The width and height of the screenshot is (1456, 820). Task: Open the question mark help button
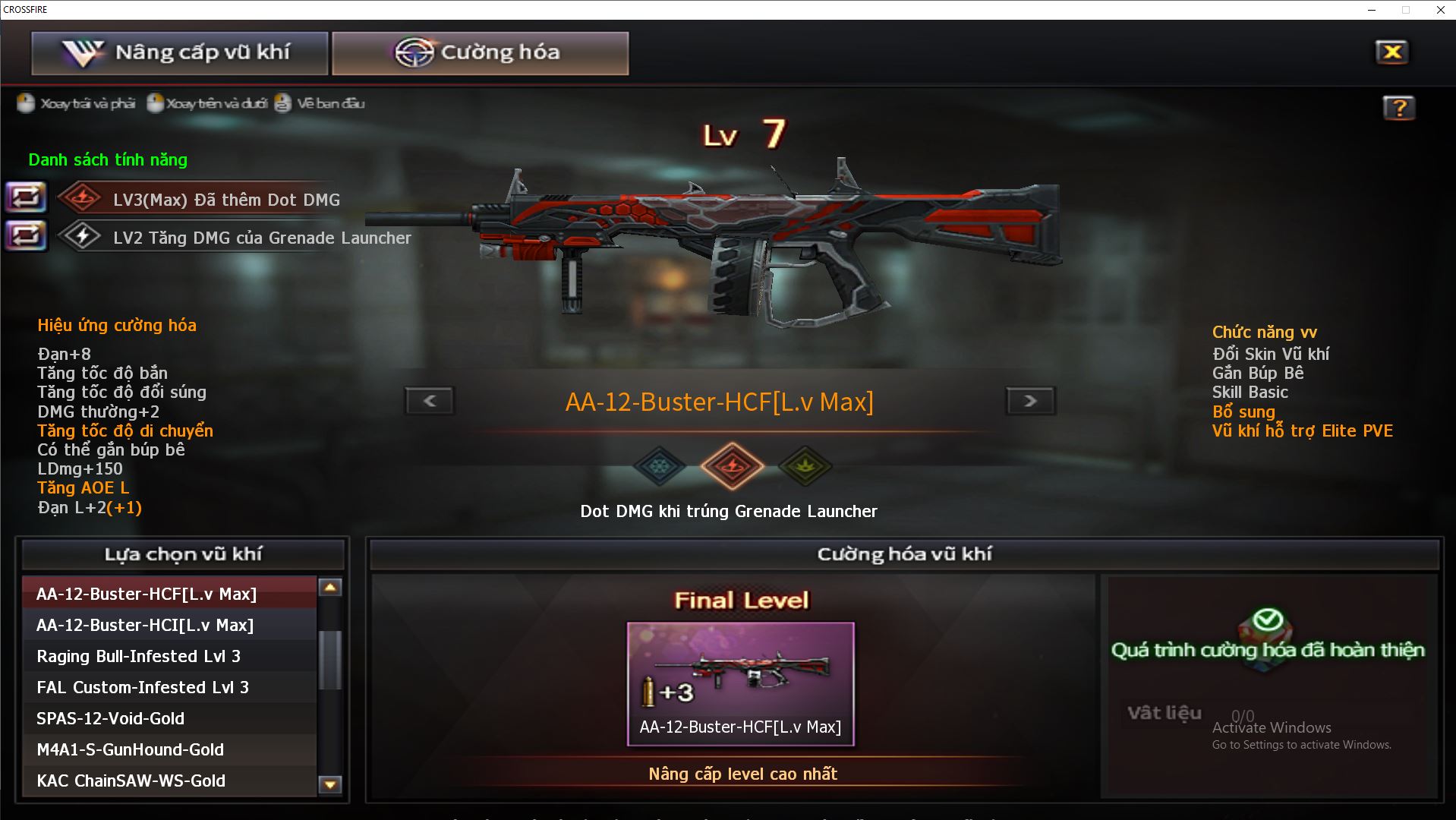tap(1398, 108)
